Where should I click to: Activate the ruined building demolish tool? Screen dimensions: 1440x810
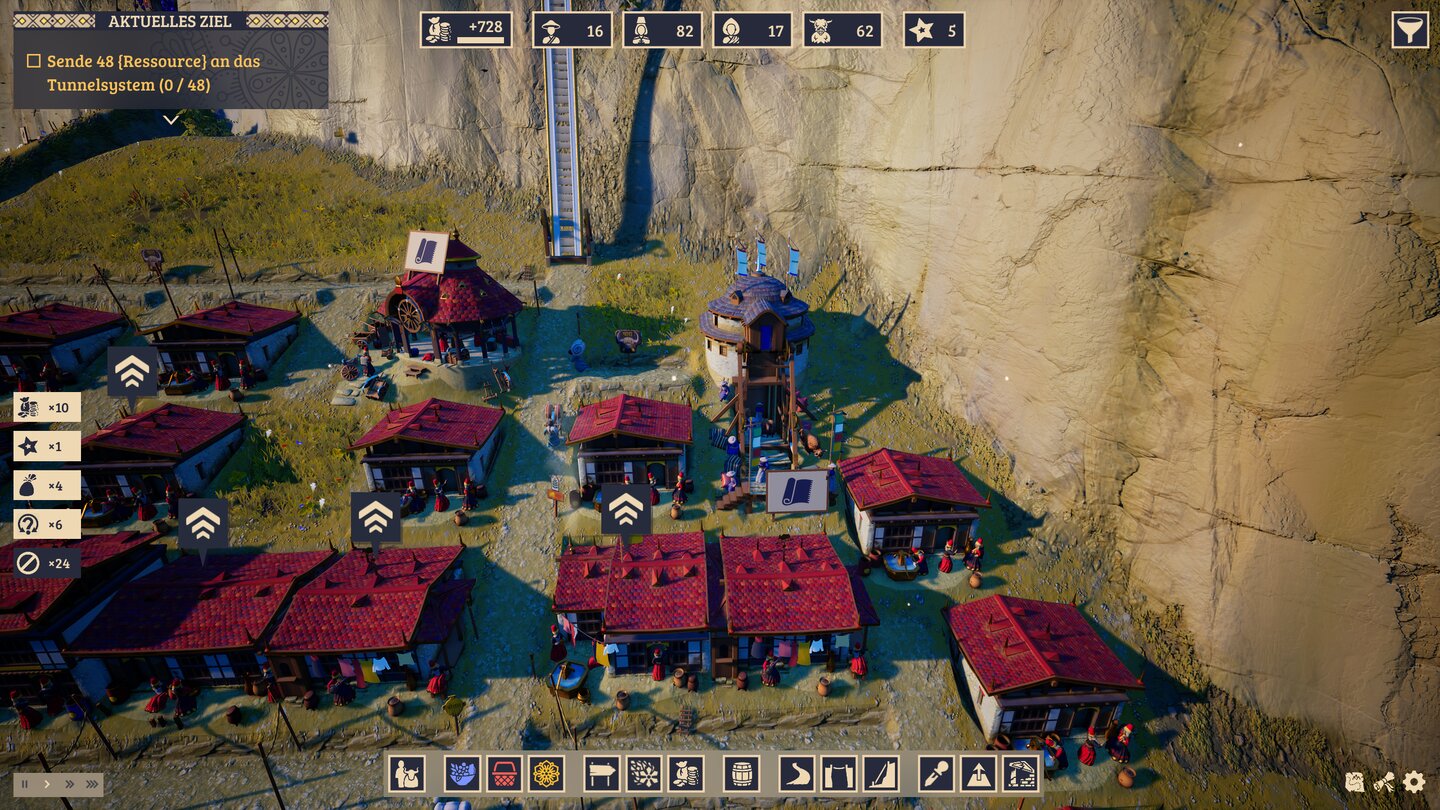1020,774
